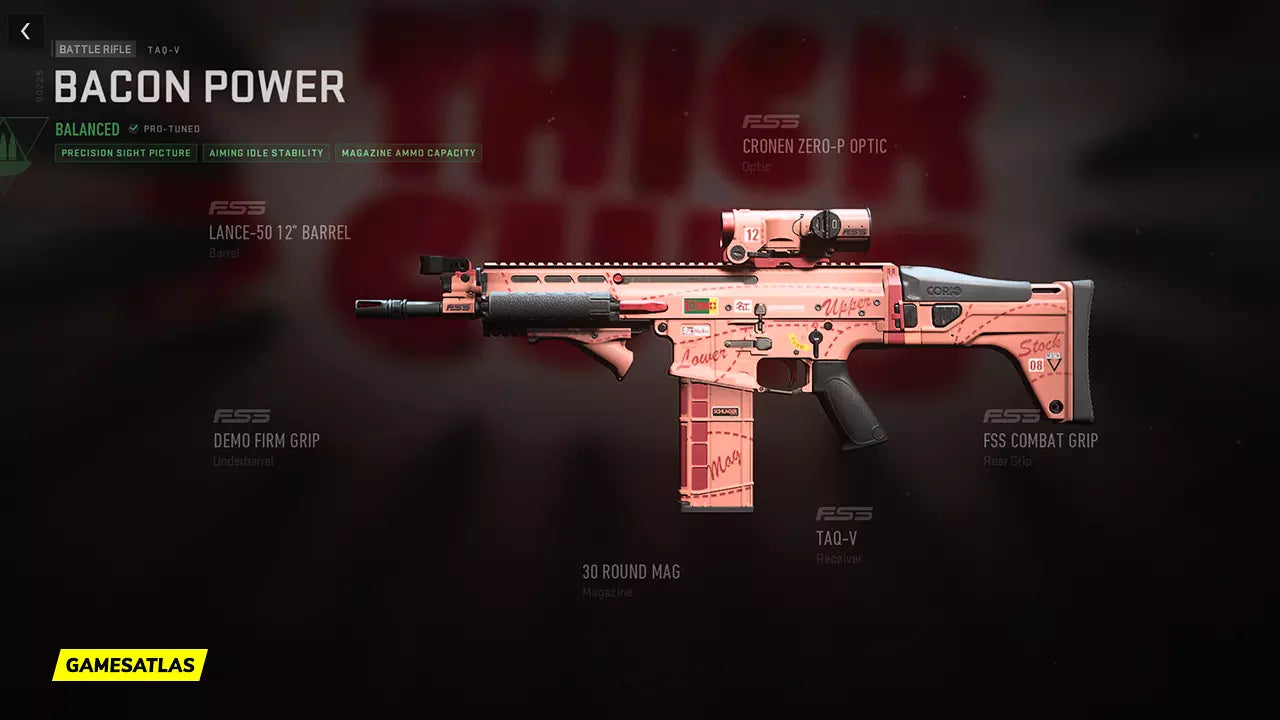This screenshot has width=1280, height=720.
Task: Click the GamesAtlas watermark logo
Action: point(130,665)
